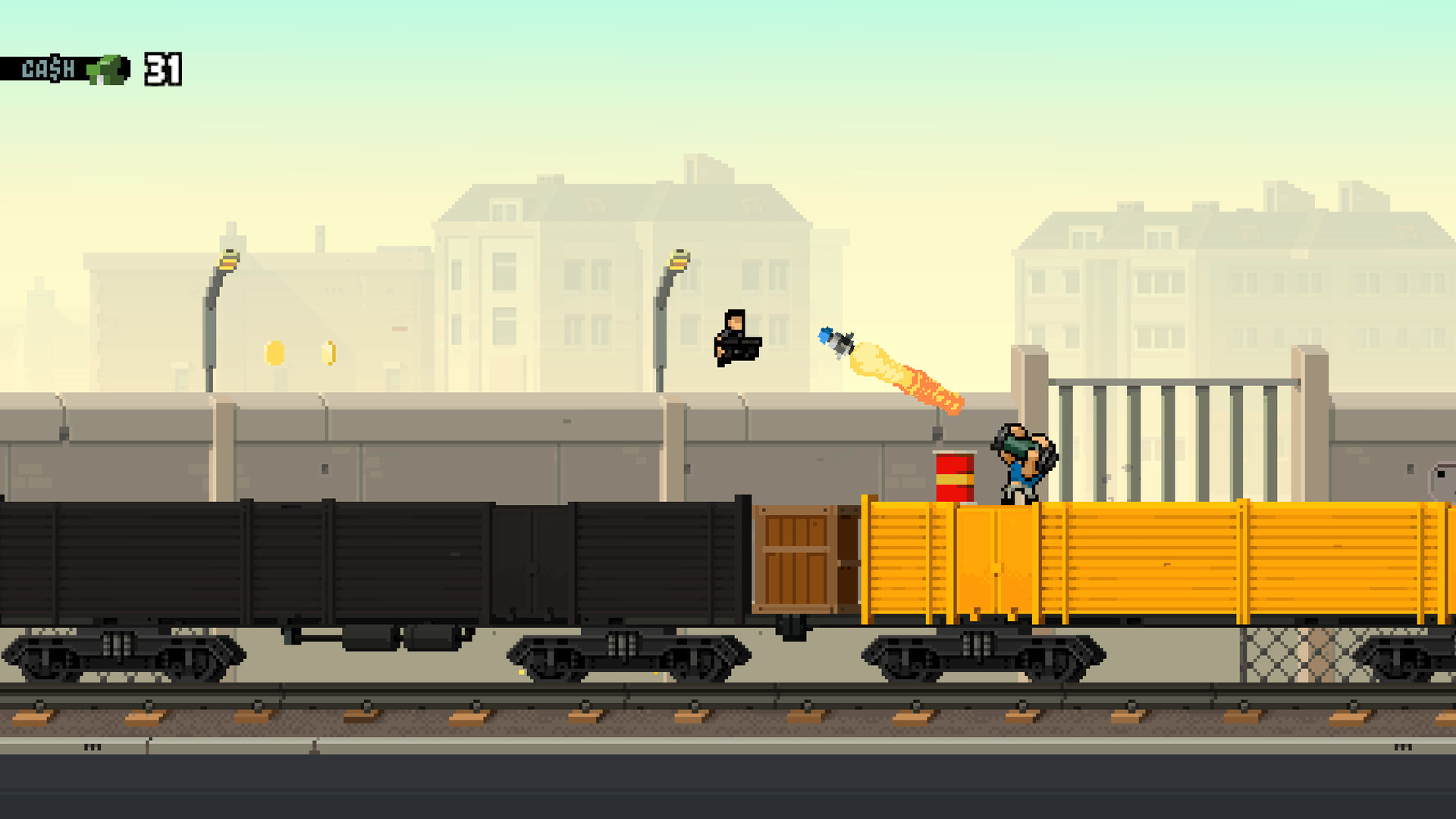Click the cash counter showing 31
The height and width of the screenshot is (819, 1456).
[165, 70]
